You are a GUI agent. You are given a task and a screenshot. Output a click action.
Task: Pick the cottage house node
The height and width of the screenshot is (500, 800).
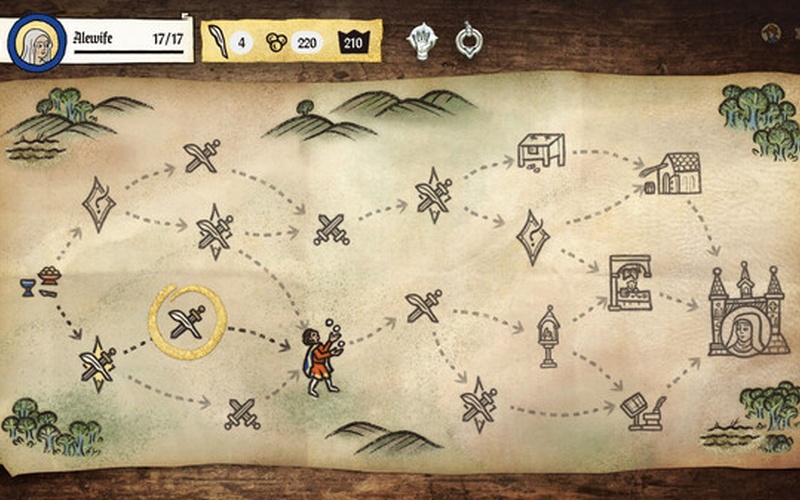pyautogui.click(x=673, y=173)
